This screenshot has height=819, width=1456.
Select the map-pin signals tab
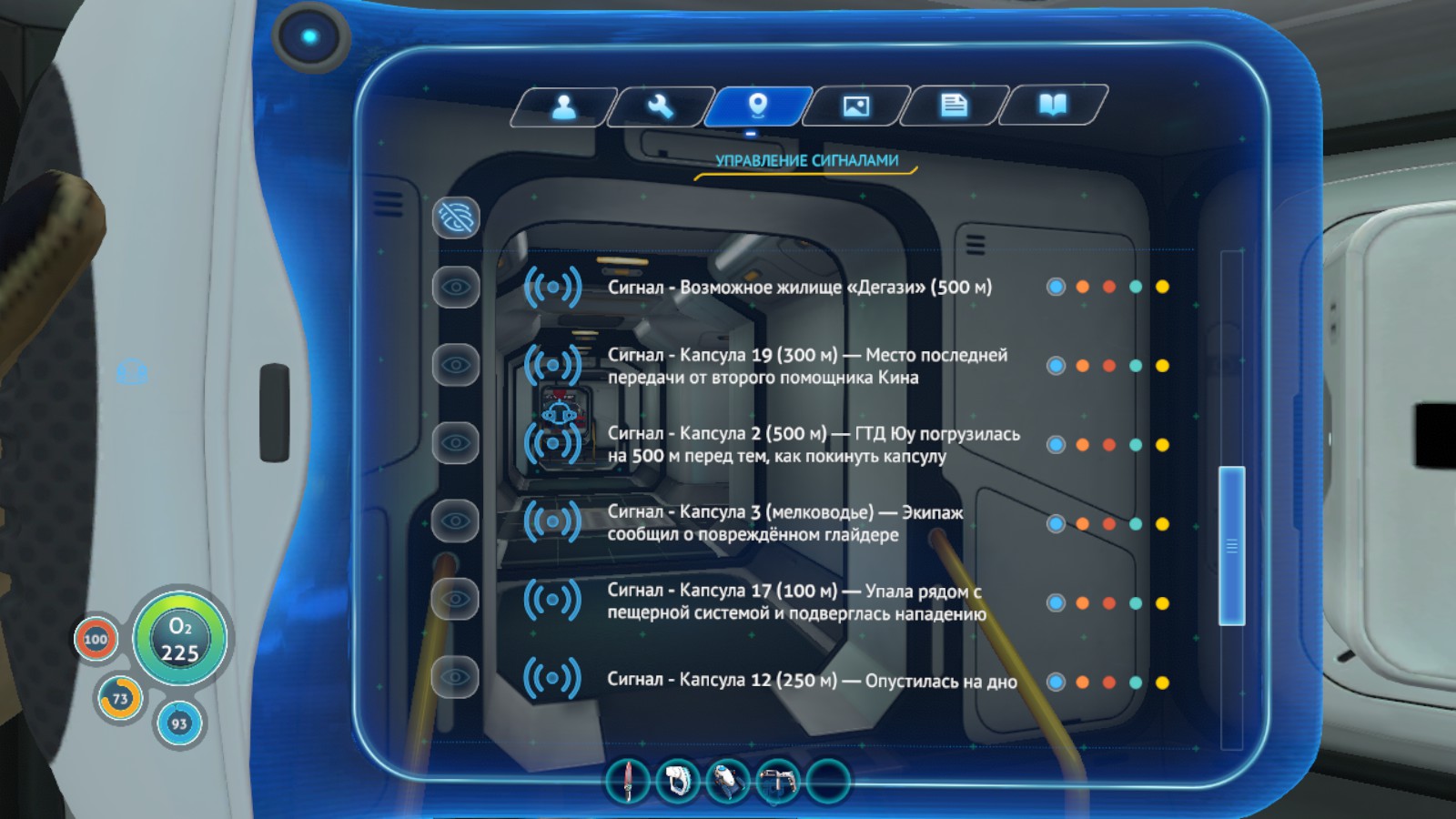(x=759, y=106)
